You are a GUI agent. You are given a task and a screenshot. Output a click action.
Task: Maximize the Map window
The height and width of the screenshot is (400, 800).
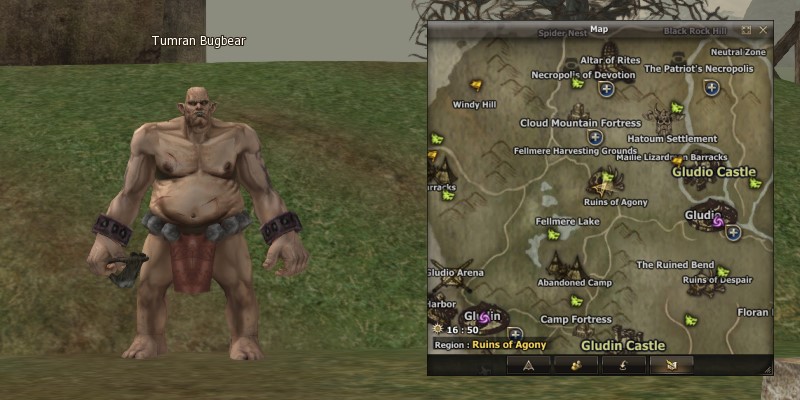(x=746, y=30)
